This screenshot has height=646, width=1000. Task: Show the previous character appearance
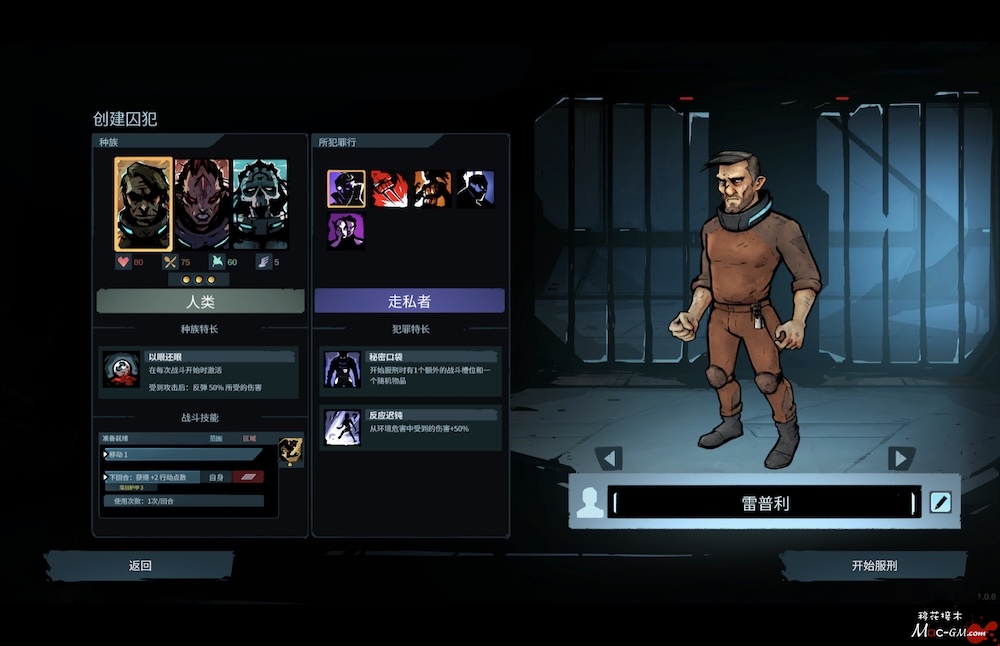pyautogui.click(x=608, y=458)
